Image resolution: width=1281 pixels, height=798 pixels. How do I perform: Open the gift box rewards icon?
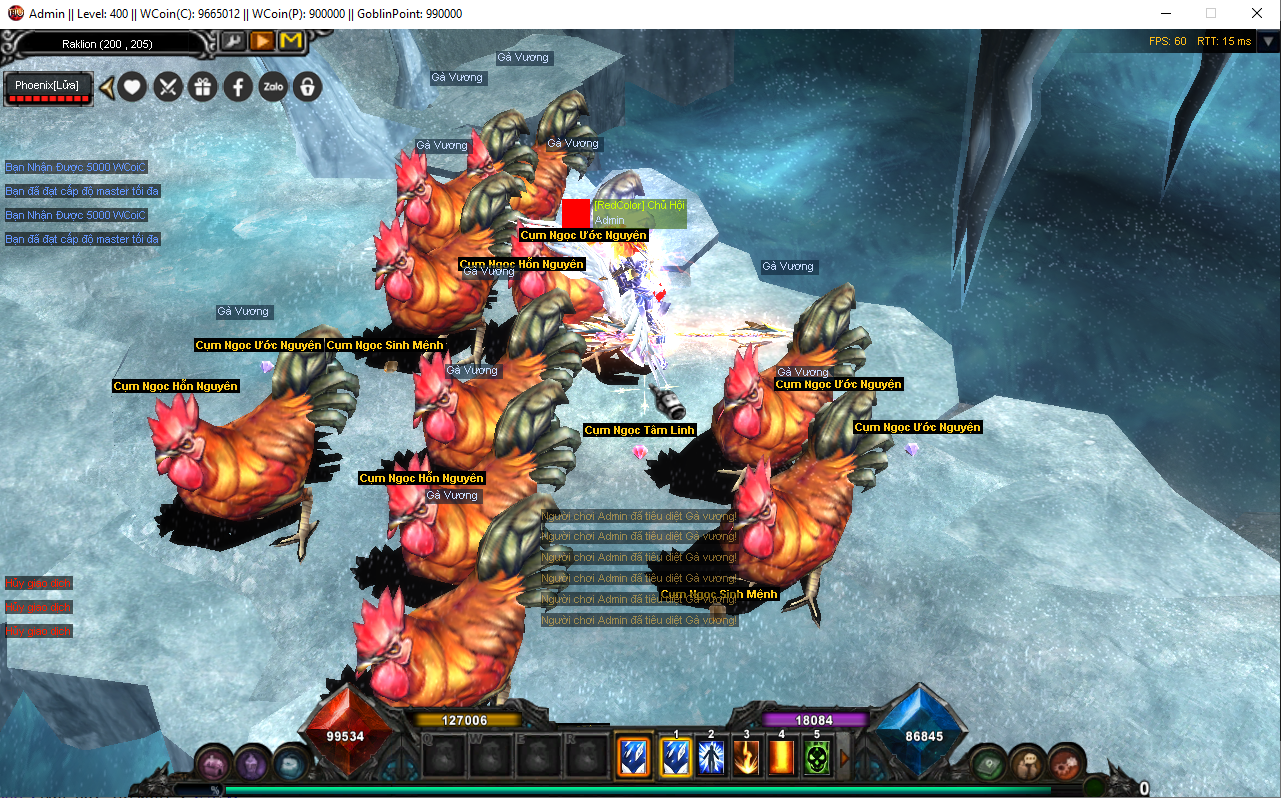[202, 87]
